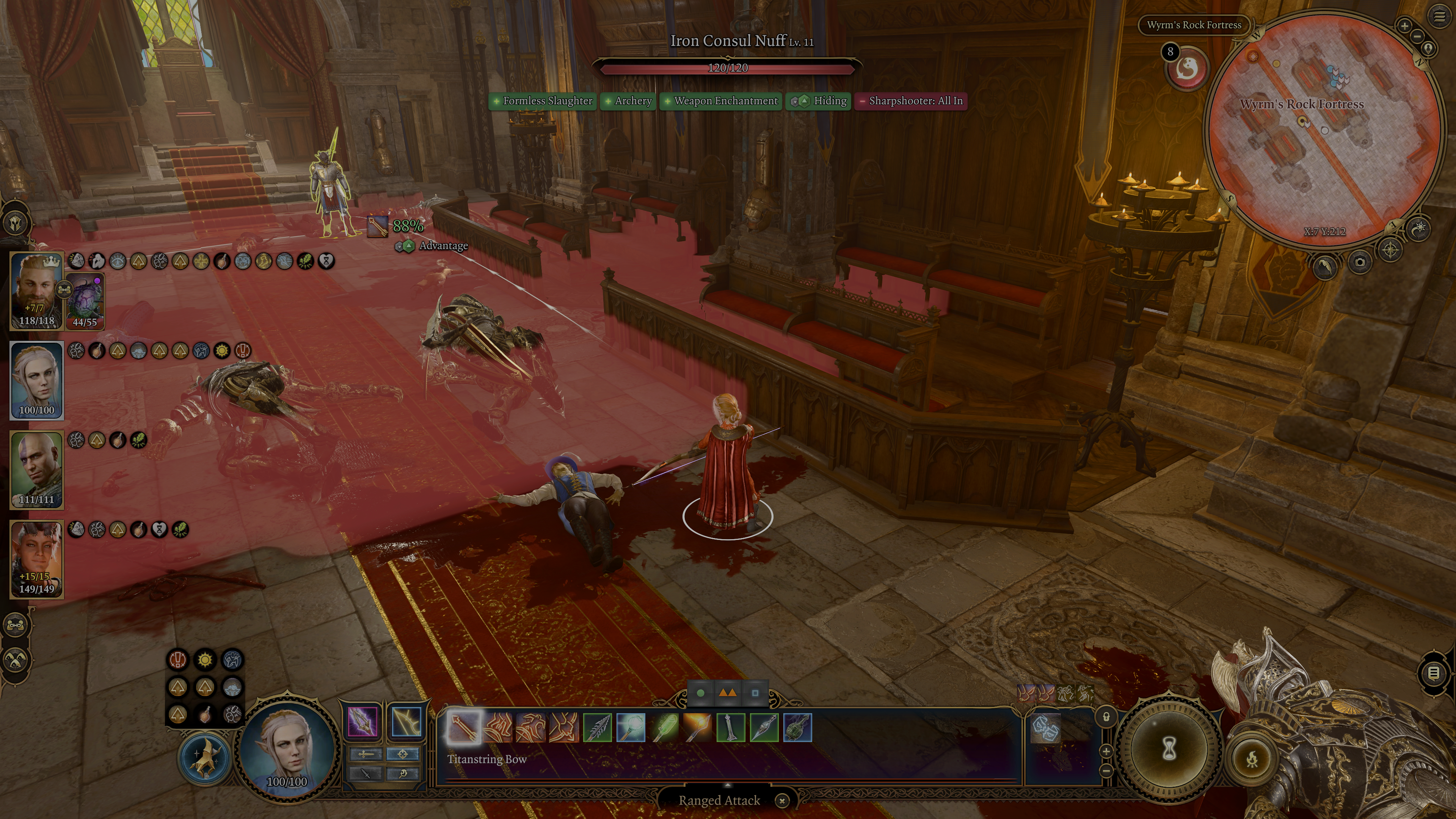Toggle the hotbar lock button
Image resolution: width=1456 pixels, height=819 pixels.
click(x=1106, y=717)
